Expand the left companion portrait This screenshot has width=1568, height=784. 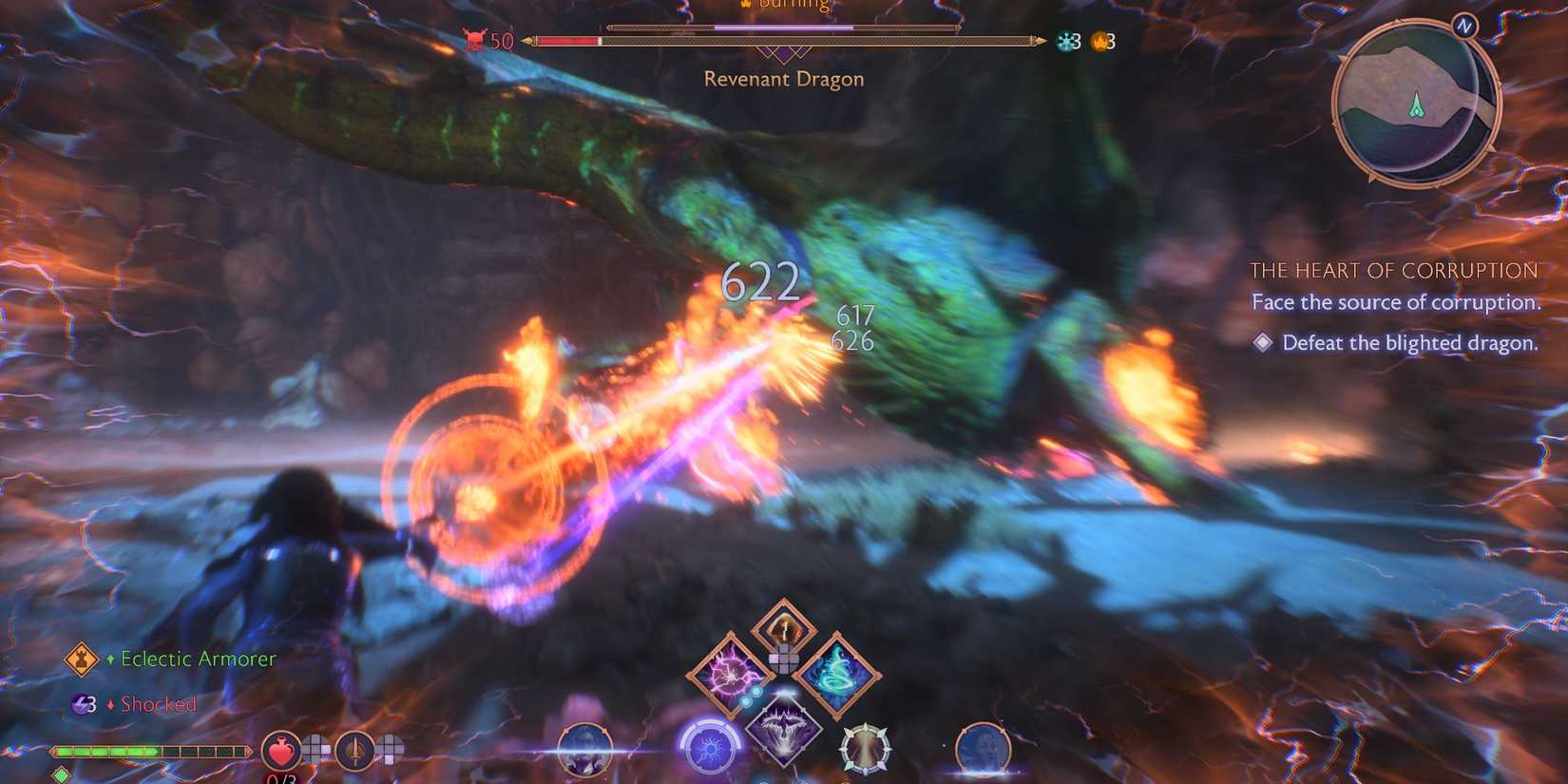coord(583,751)
